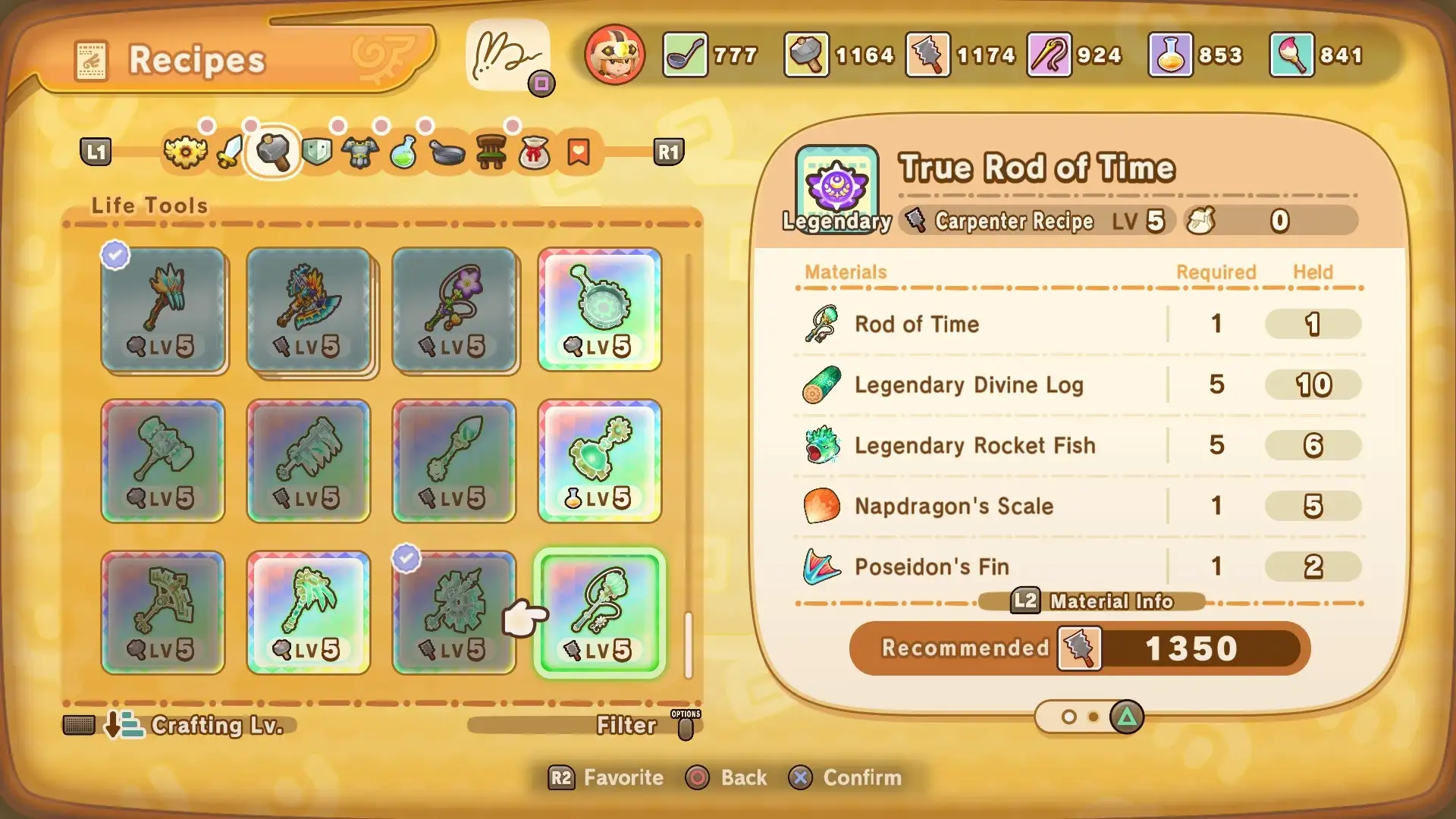Select the rainbow-lit palm leaf tool recipe

point(309,613)
